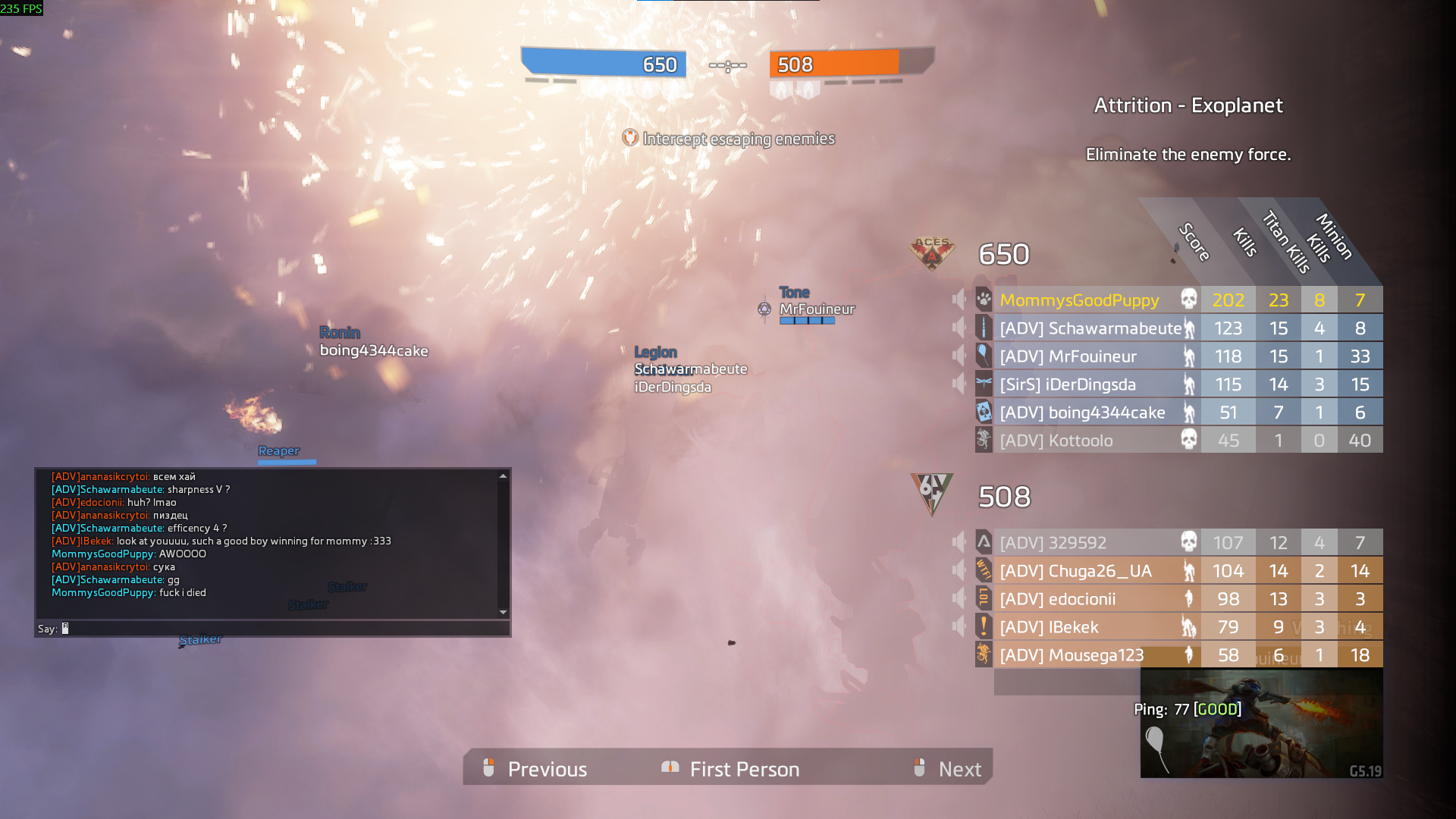This screenshot has height=819, width=1456.
Task: Click the Exoplanet map thumbnail
Action: tap(1261, 723)
